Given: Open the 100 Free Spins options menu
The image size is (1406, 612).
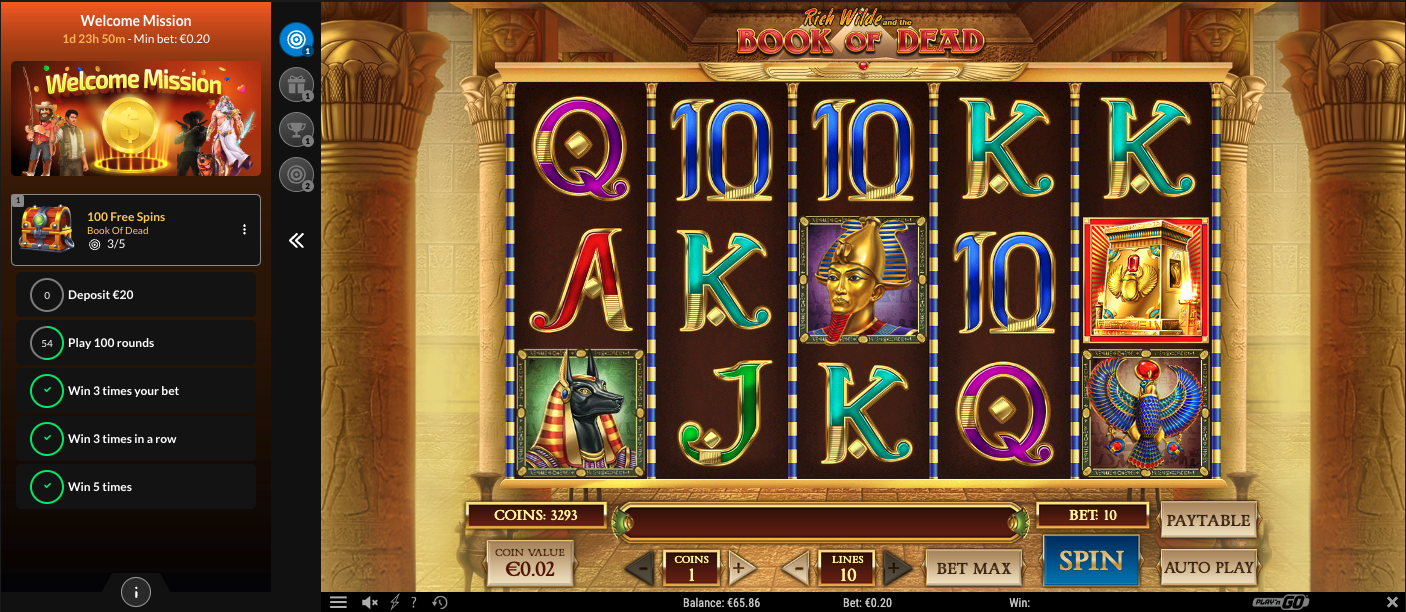Looking at the screenshot, I should tap(244, 230).
